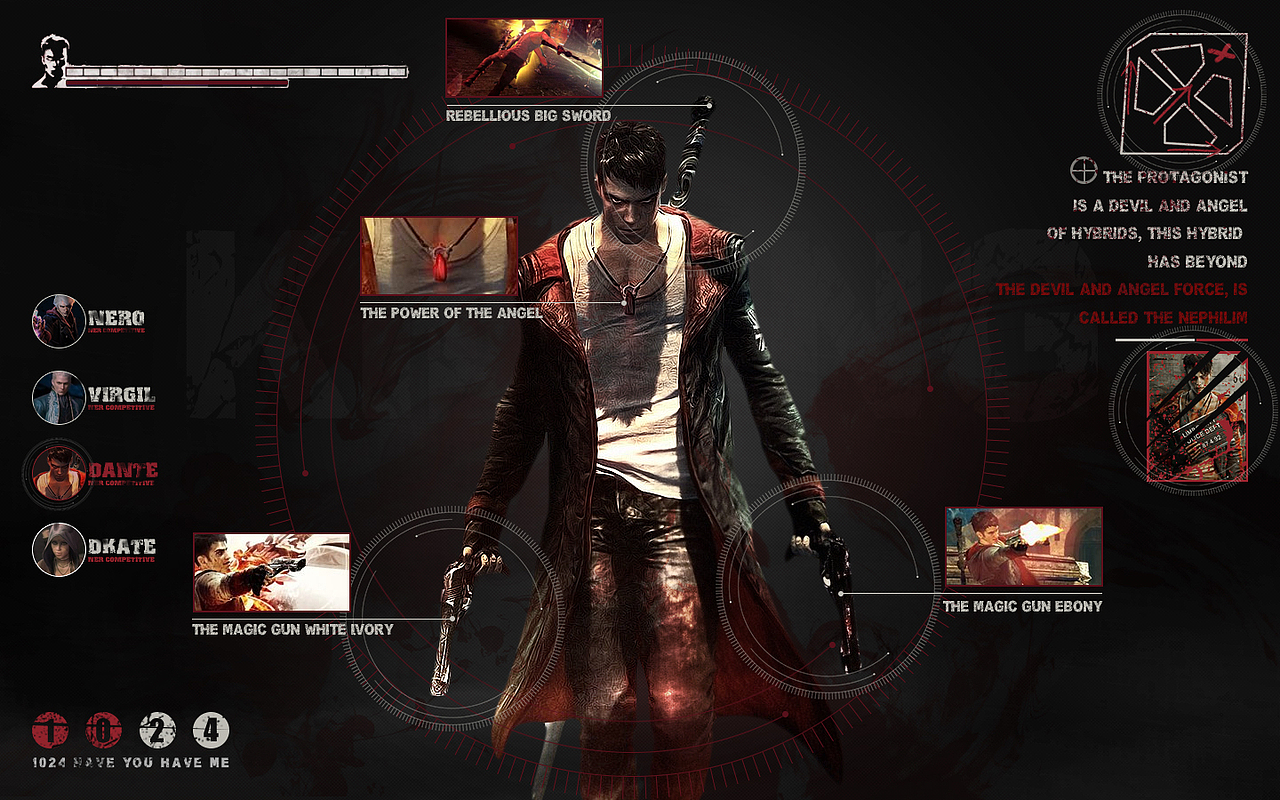Click the crosshair icon beside the protagonist text

[1083, 170]
